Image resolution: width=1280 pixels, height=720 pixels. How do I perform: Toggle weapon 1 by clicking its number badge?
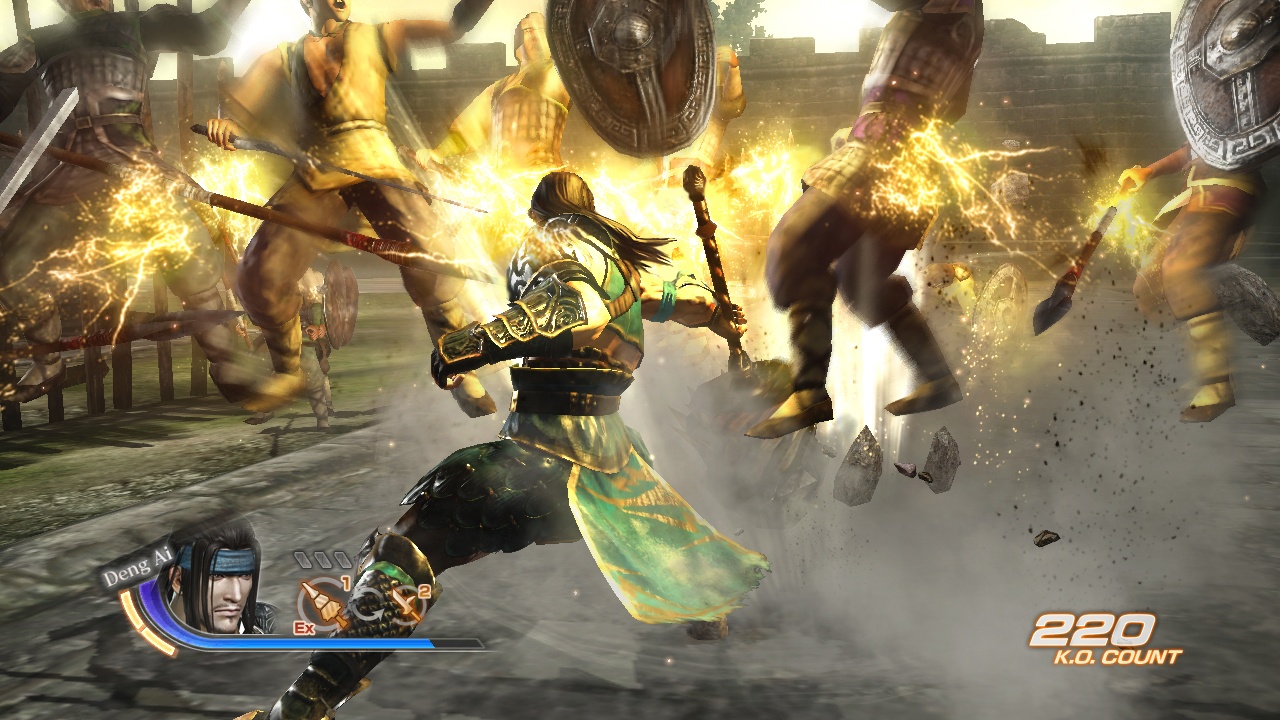pyautogui.click(x=346, y=582)
